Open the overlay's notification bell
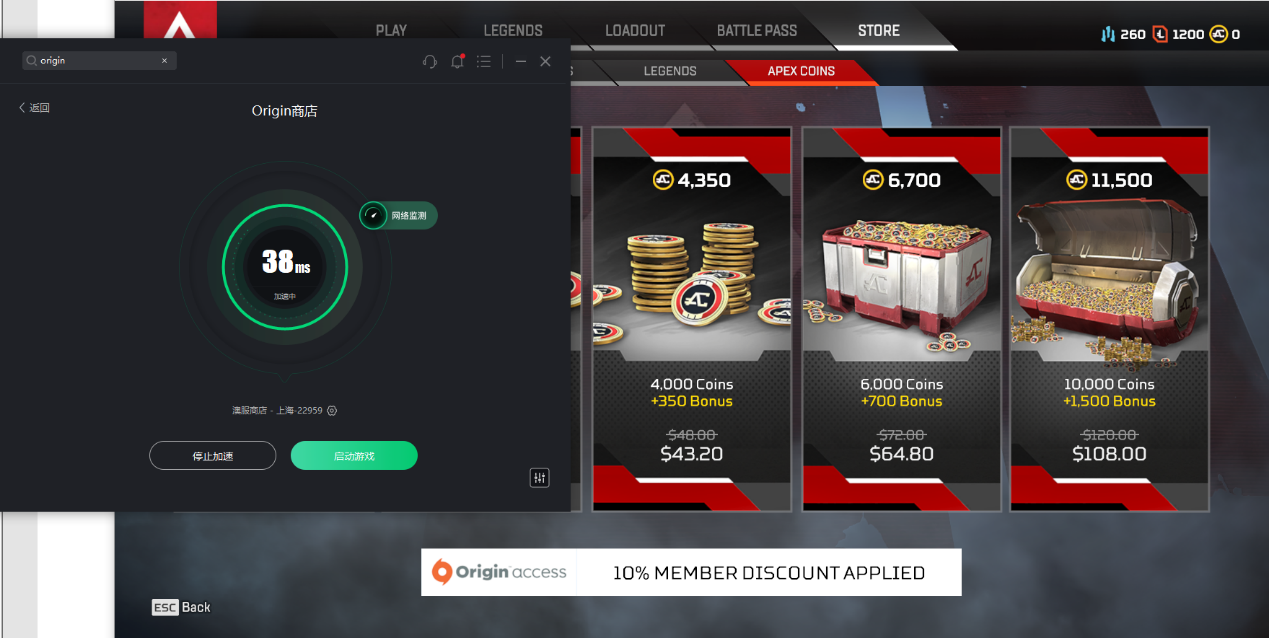This screenshot has height=638, width=1269. click(457, 61)
